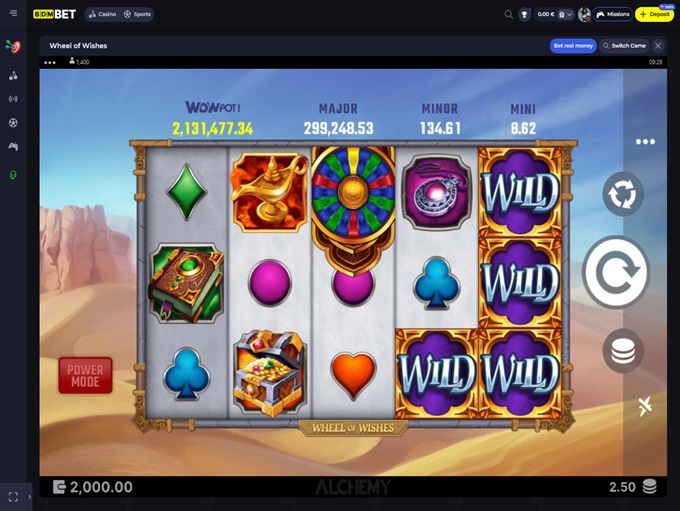Open the autoplay circular arrows button
This screenshot has width=680, height=511.
pyautogui.click(x=622, y=194)
